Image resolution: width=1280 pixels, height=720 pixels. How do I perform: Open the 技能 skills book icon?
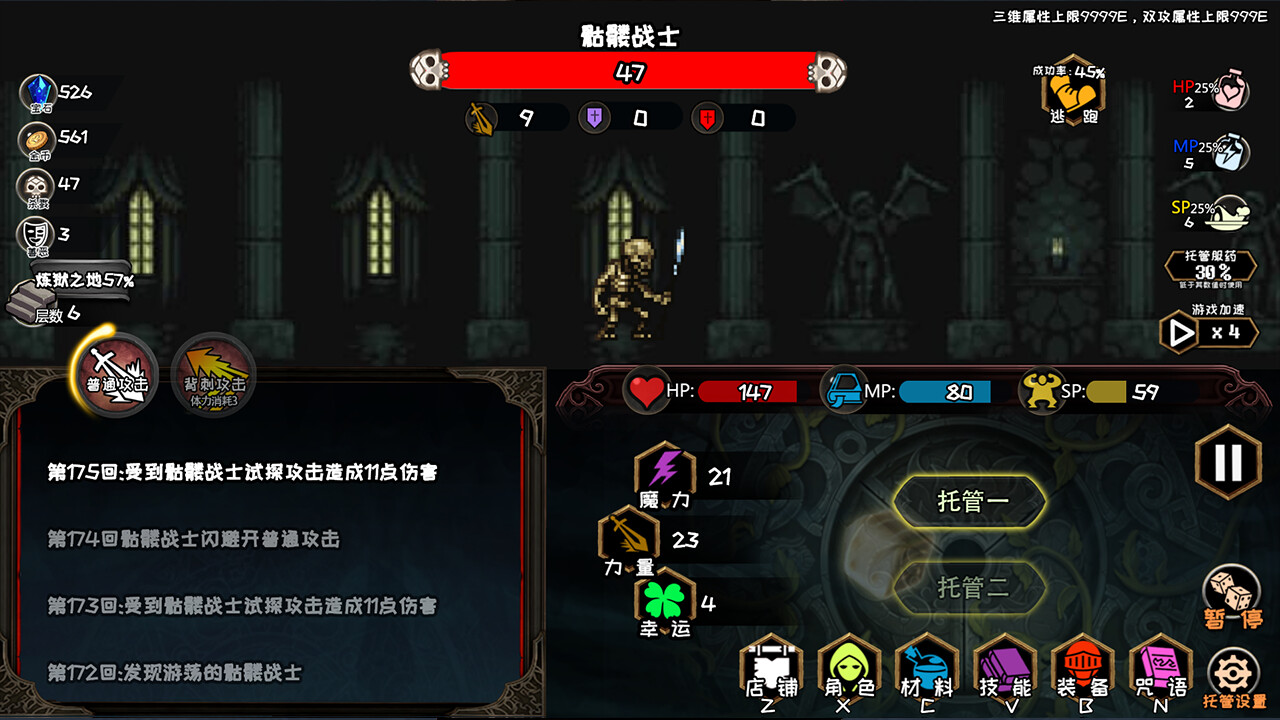(1004, 668)
